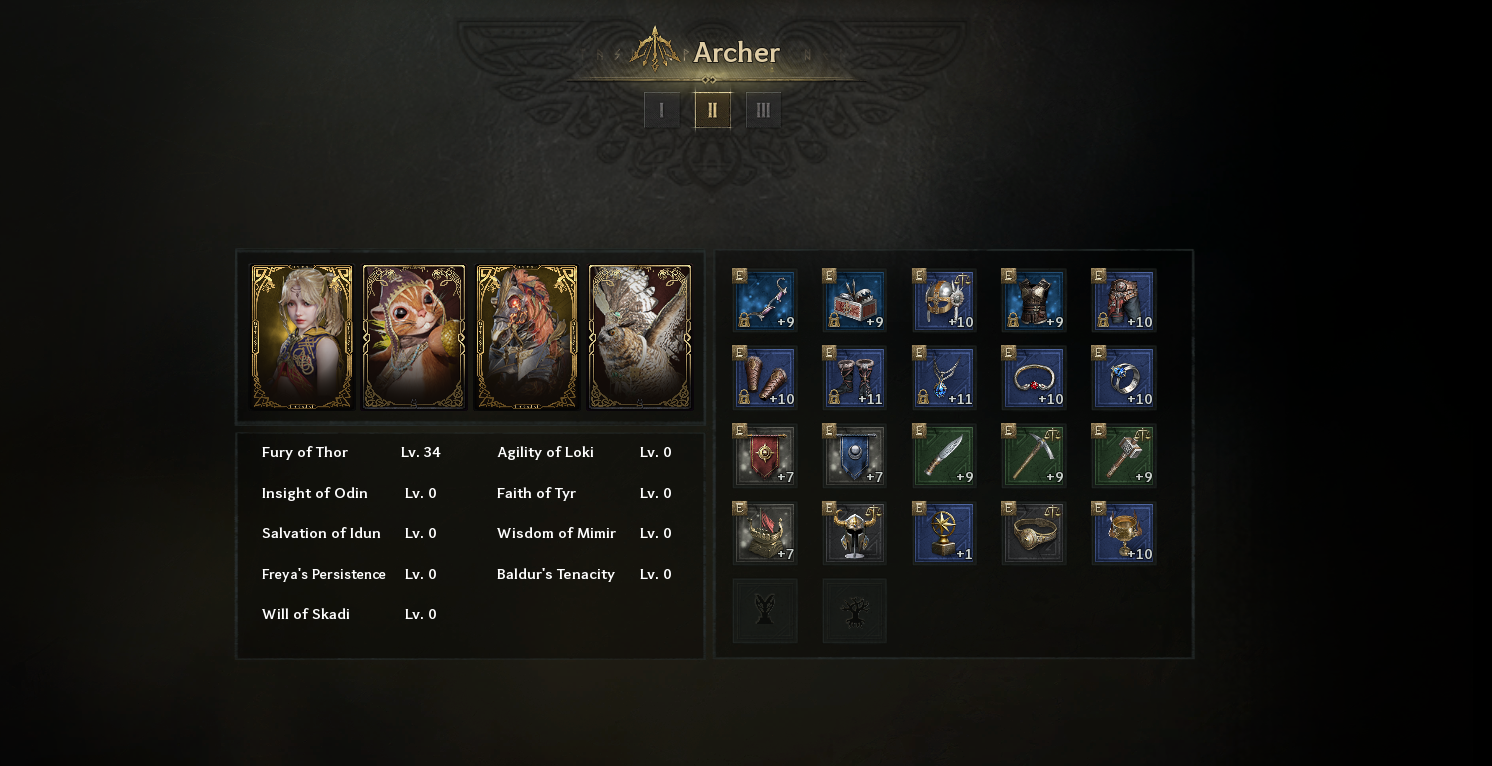Click the dagger knife slot
1492x766 pixels.
pyautogui.click(x=944, y=456)
